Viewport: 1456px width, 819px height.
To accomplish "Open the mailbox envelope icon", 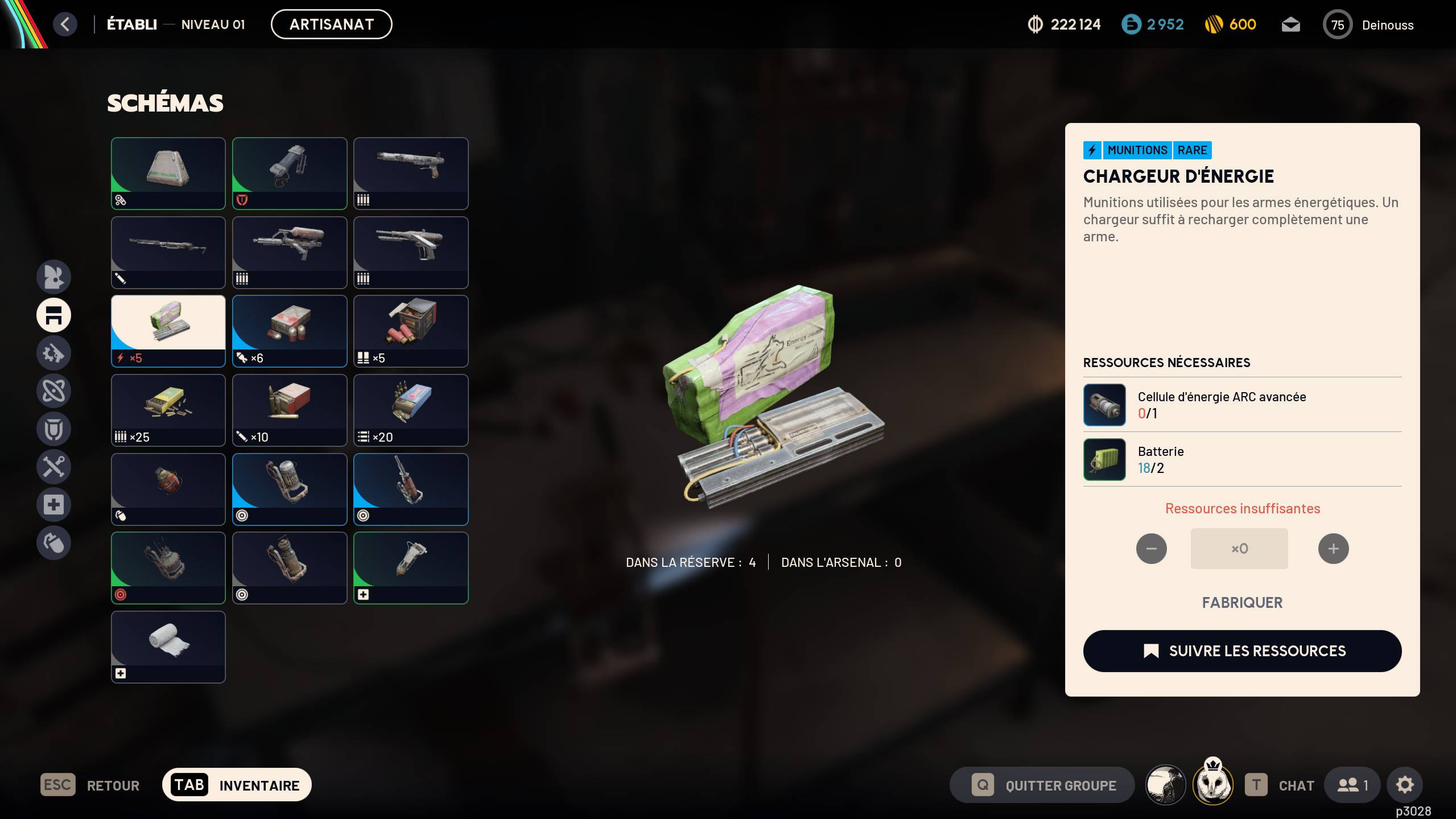I will [x=1290, y=24].
